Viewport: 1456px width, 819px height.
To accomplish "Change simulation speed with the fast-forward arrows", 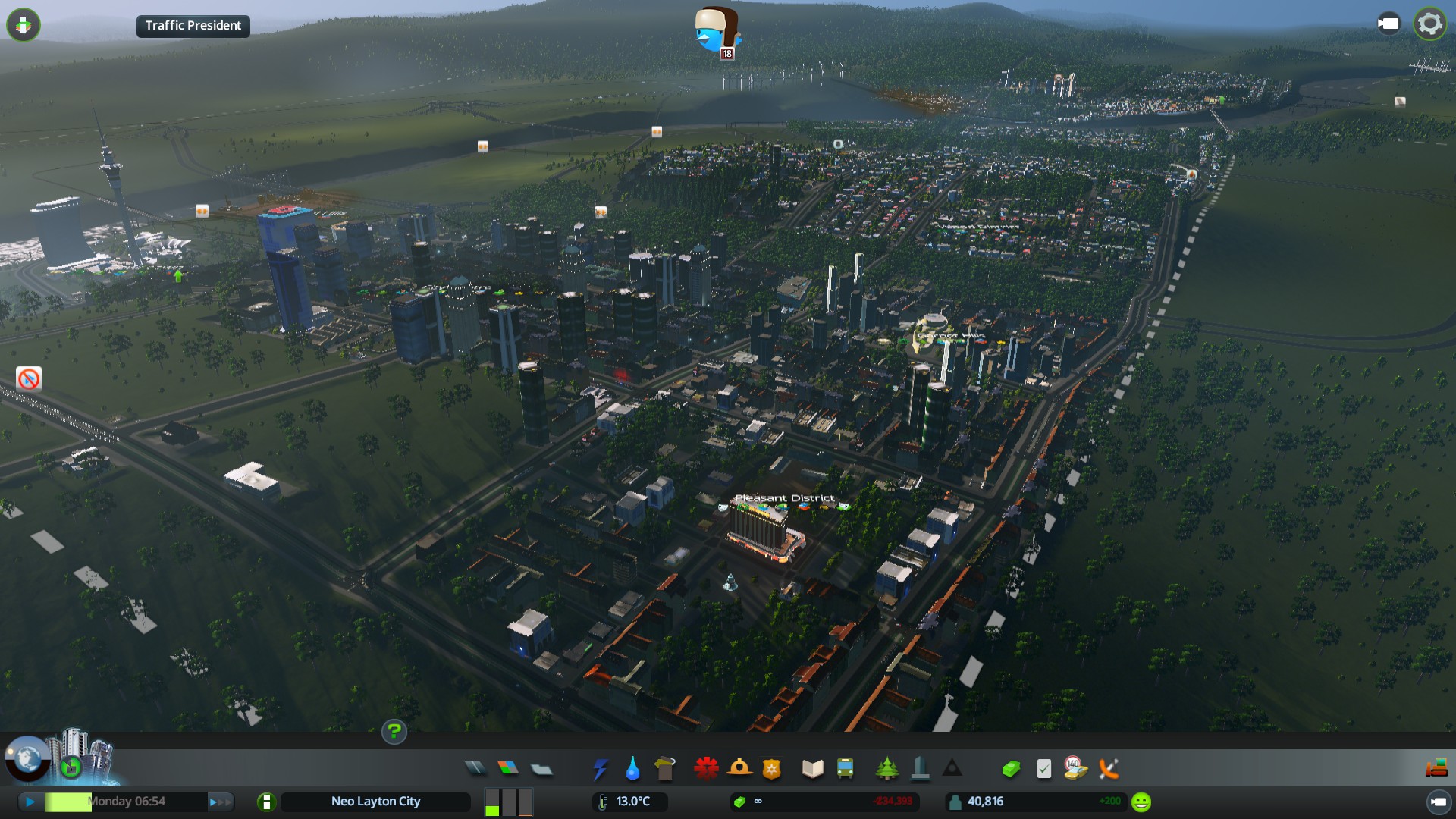I will click(220, 802).
